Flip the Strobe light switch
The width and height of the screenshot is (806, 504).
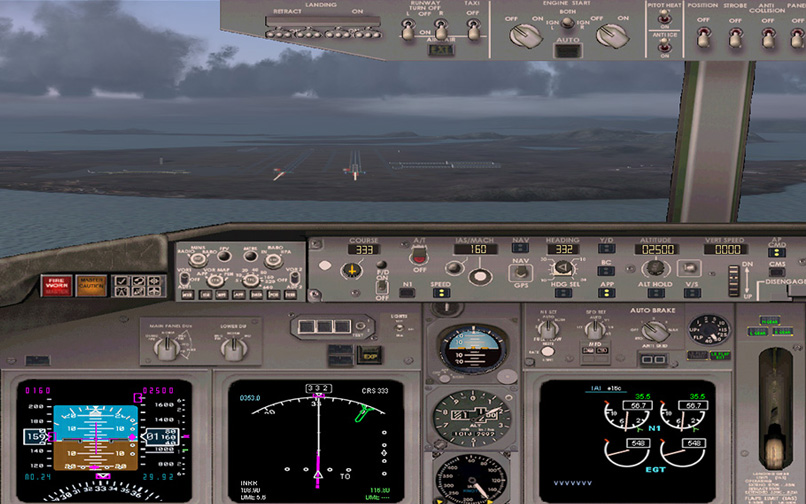tap(735, 37)
